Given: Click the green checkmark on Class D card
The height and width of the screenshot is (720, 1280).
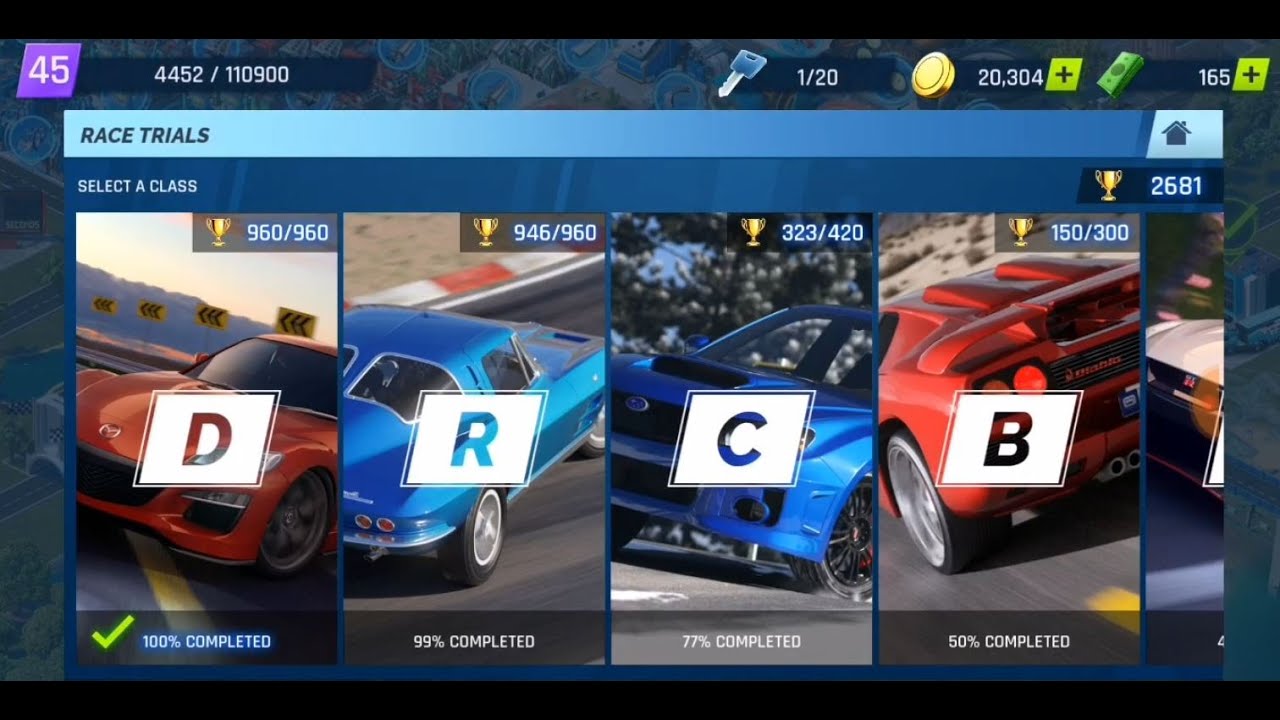Looking at the screenshot, I should [109, 630].
